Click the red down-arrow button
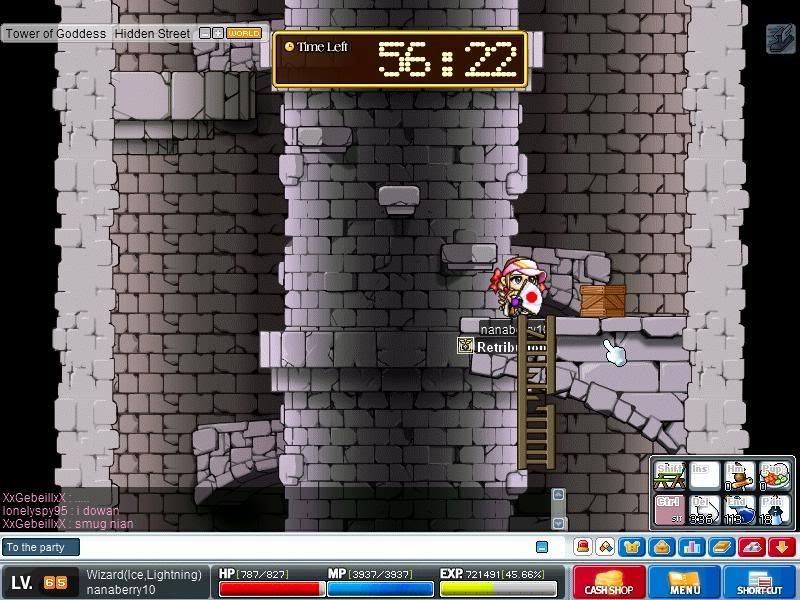Viewport: 800px width, 600px height. coord(781,547)
